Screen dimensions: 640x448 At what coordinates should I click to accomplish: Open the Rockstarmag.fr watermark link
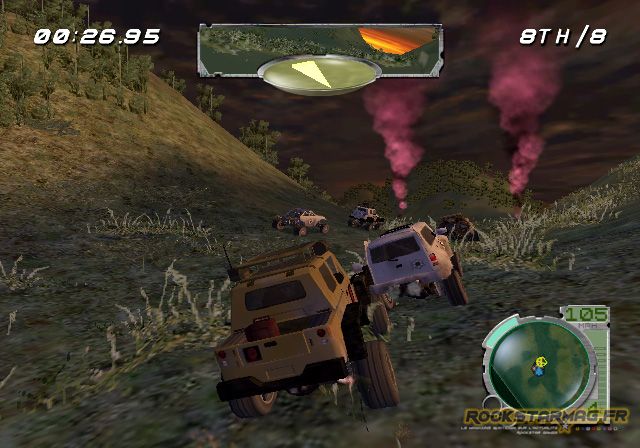pos(545,415)
